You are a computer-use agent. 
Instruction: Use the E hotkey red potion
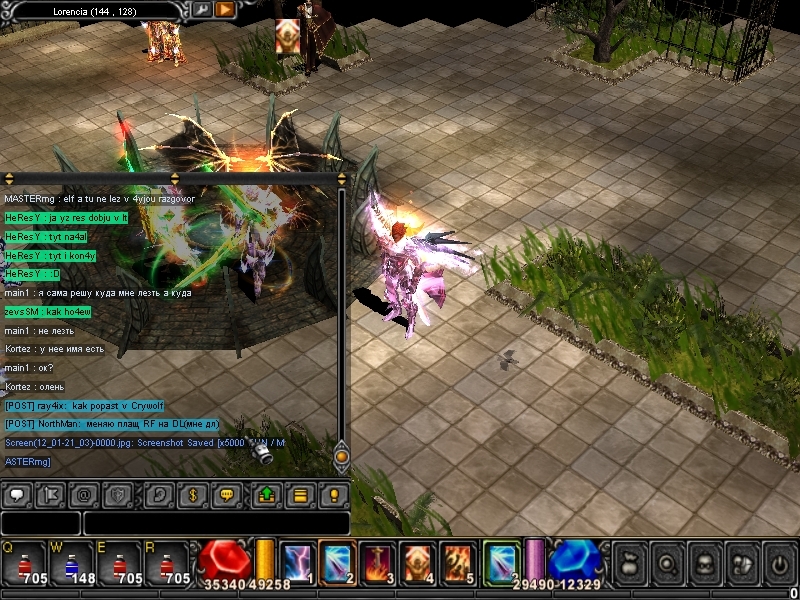121,562
